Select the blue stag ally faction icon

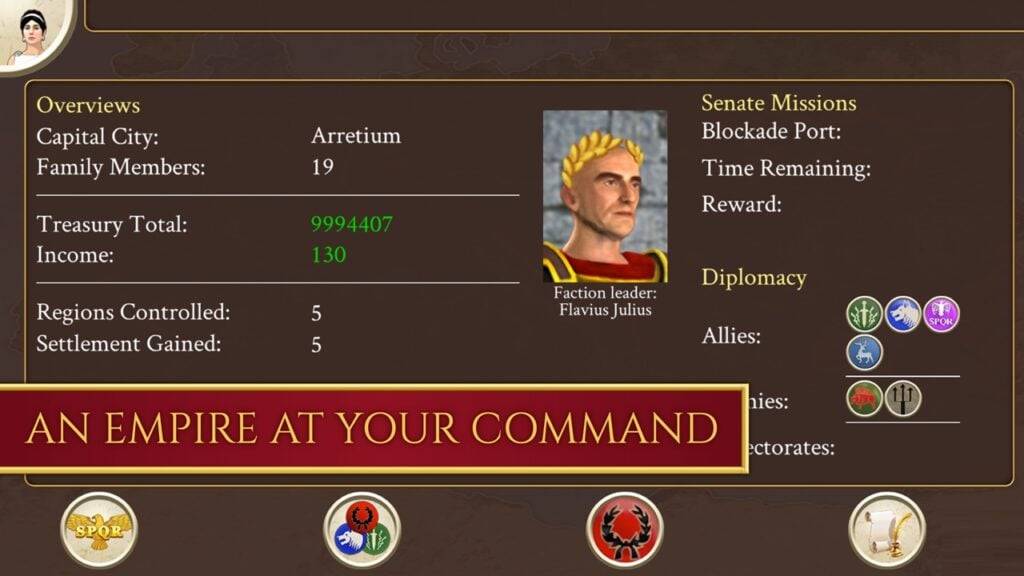(x=865, y=352)
